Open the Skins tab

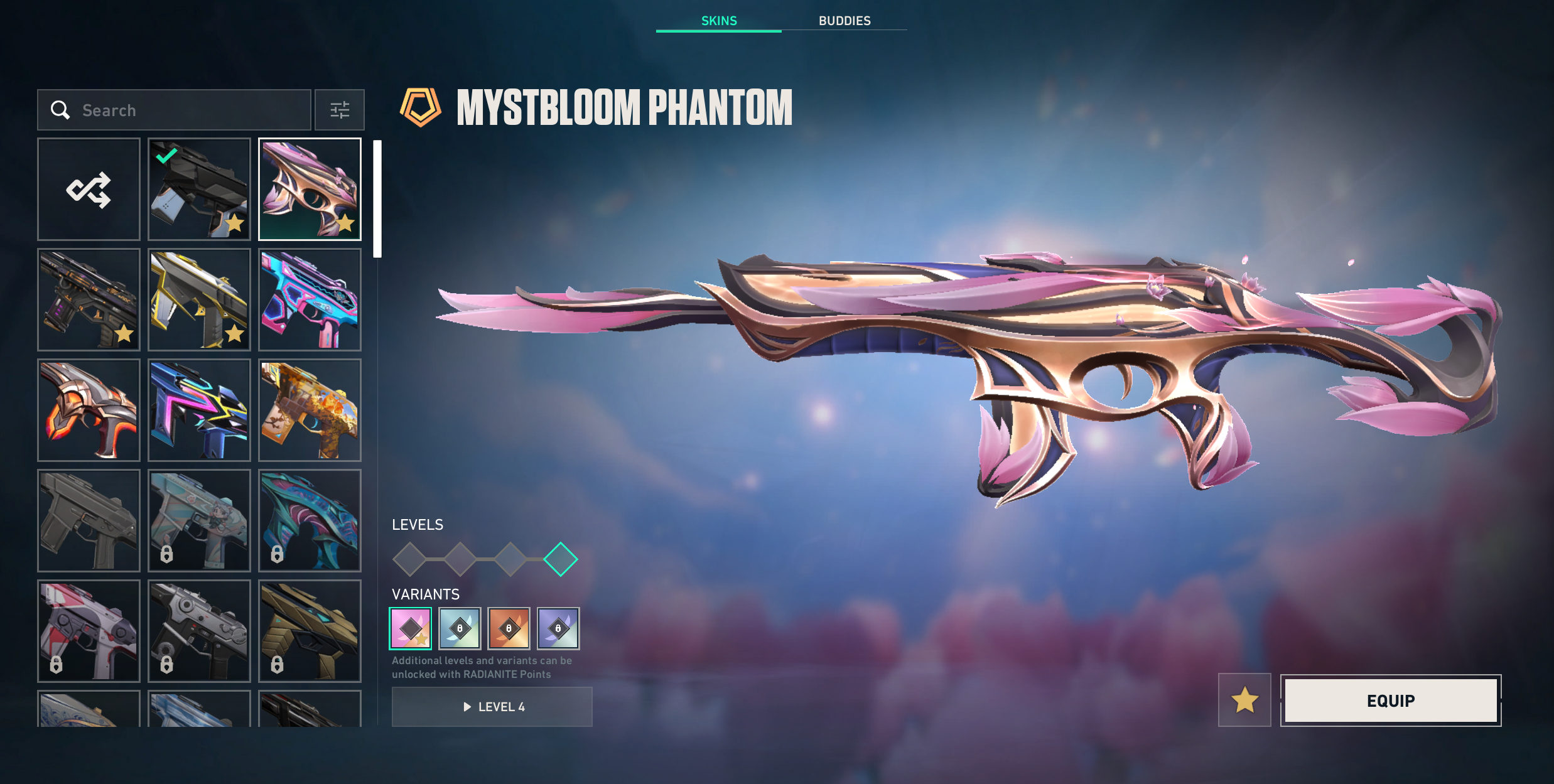click(718, 21)
